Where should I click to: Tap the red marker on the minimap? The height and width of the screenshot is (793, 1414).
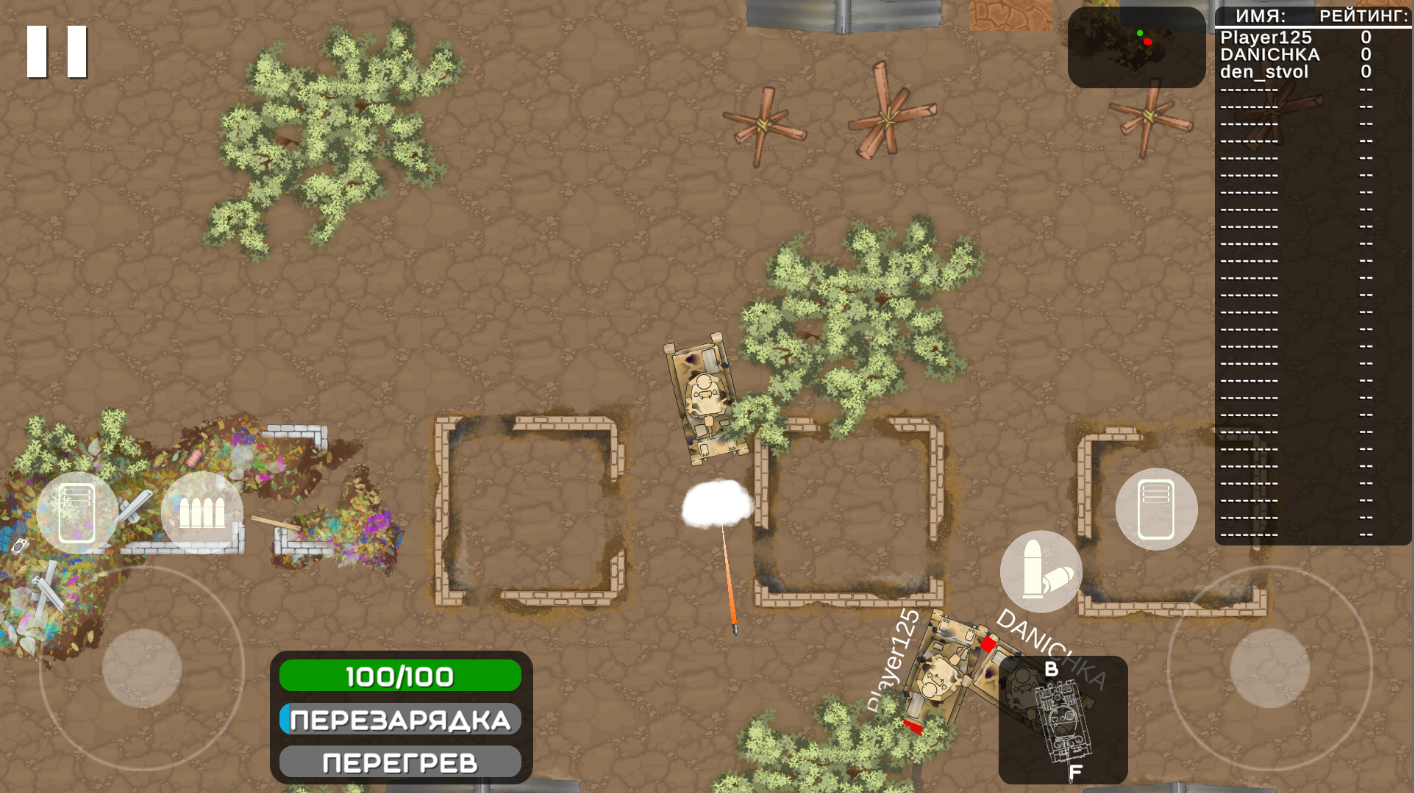[1148, 40]
